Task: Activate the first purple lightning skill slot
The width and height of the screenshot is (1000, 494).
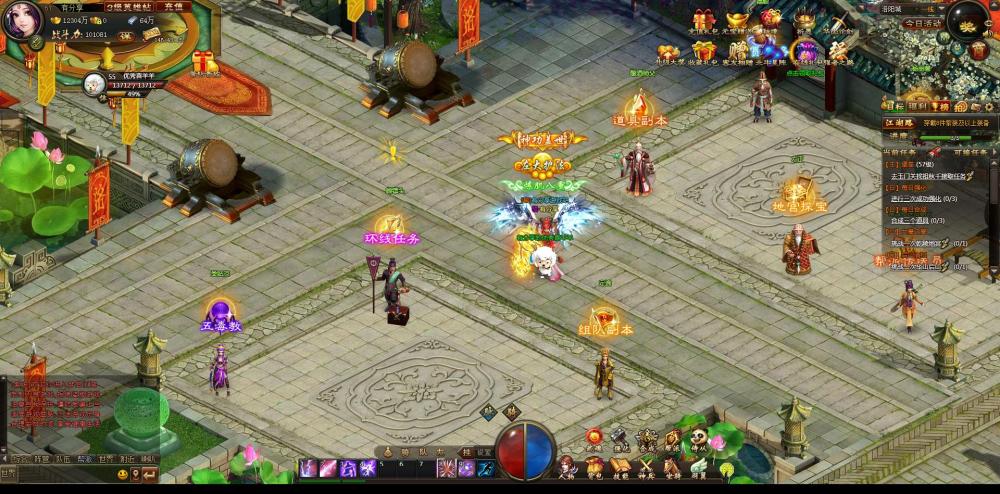Action: (307, 467)
